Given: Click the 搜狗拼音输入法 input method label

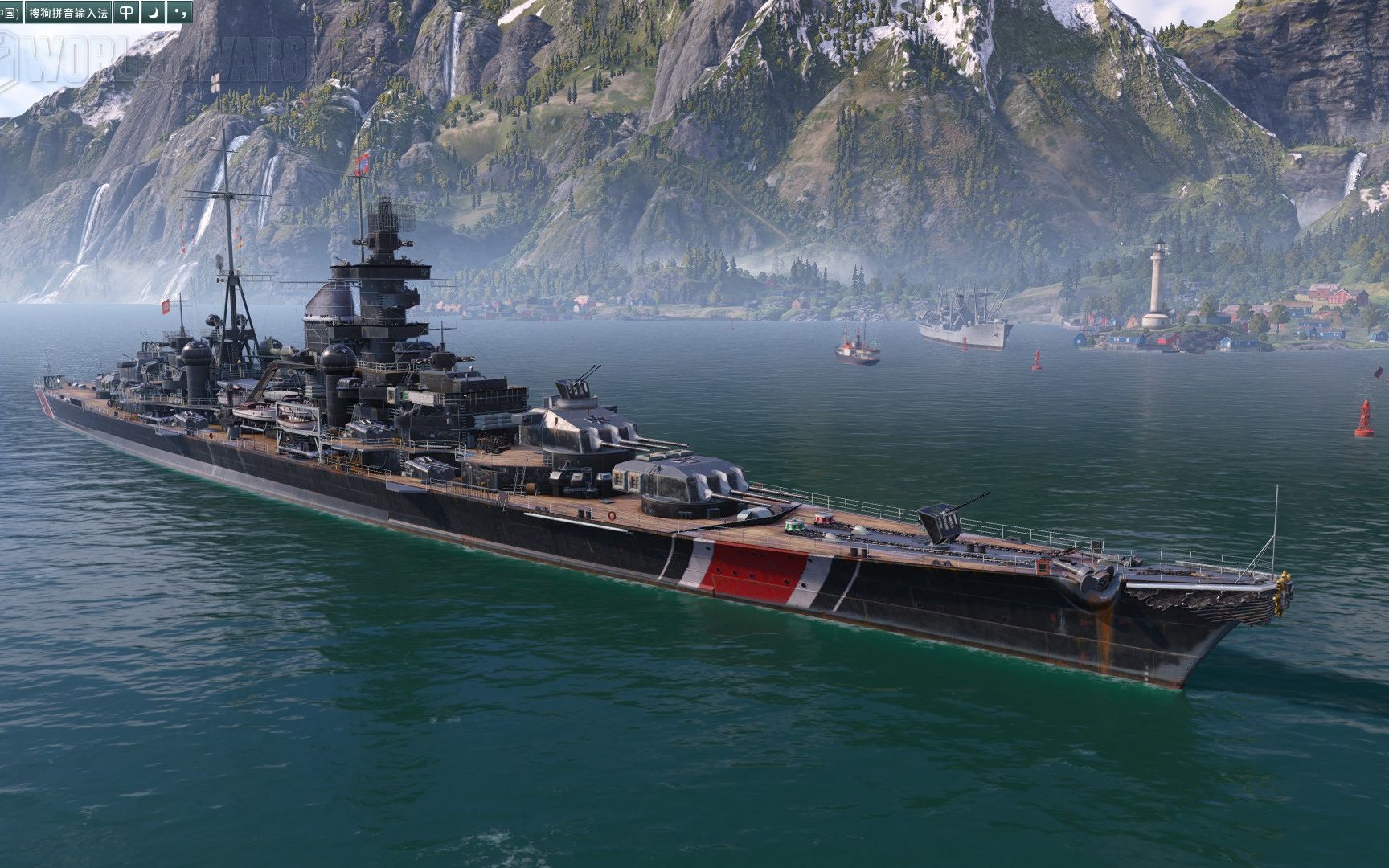Looking at the screenshot, I should [x=68, y=12].
